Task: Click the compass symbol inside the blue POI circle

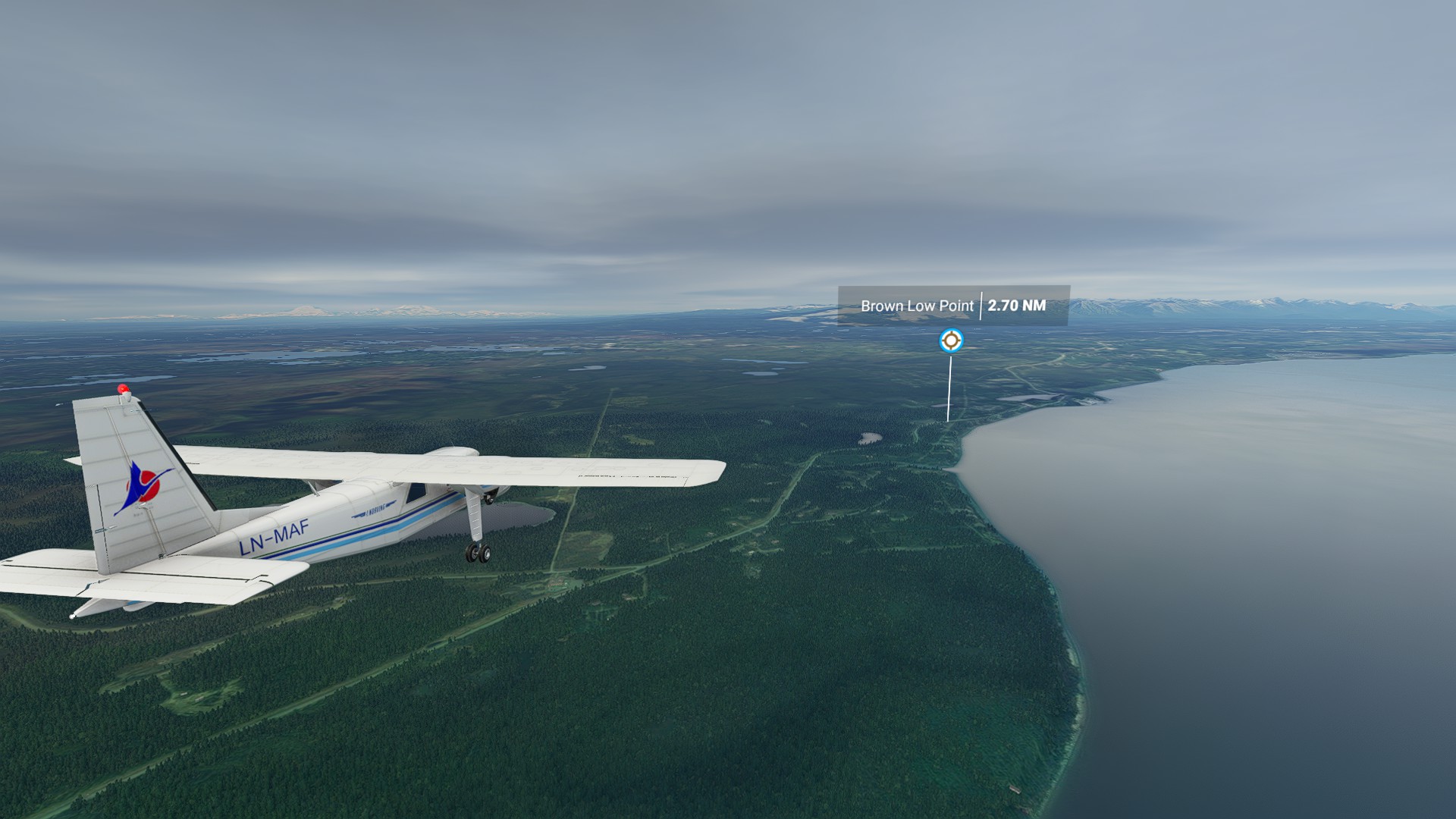Action: tap(950, 340)
